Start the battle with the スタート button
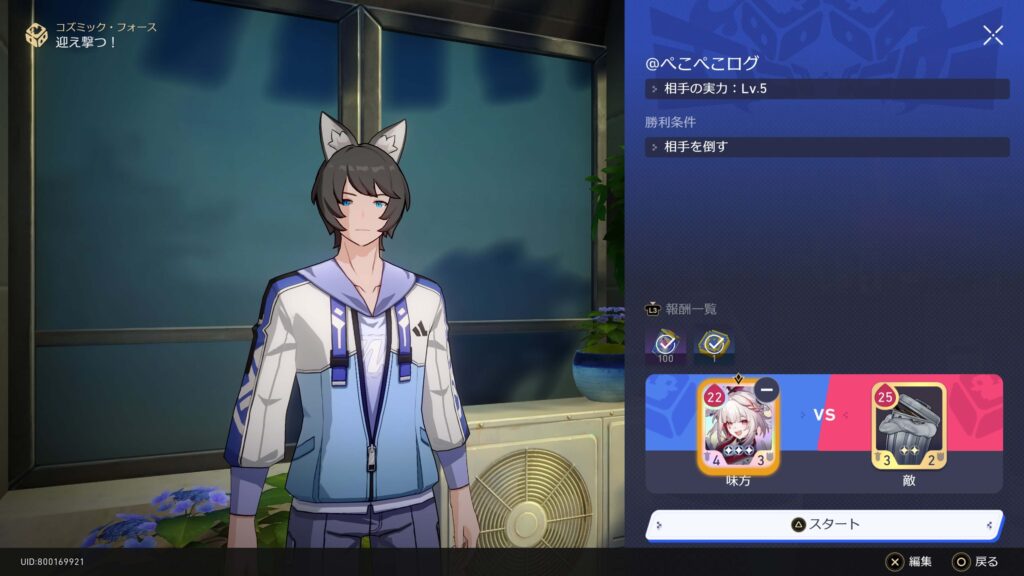 pos(825,524)
